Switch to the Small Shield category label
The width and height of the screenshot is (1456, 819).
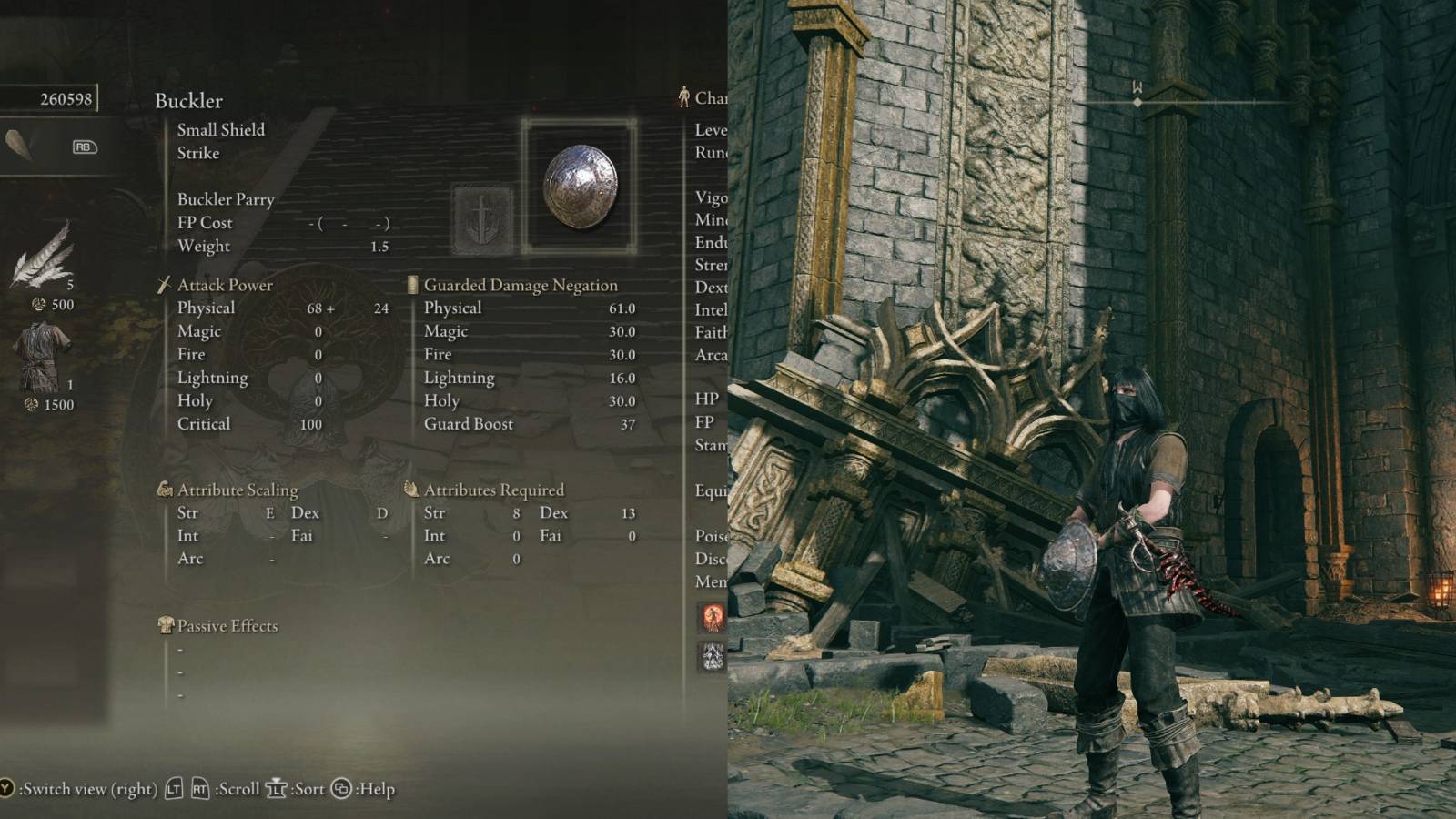[220, 130]
